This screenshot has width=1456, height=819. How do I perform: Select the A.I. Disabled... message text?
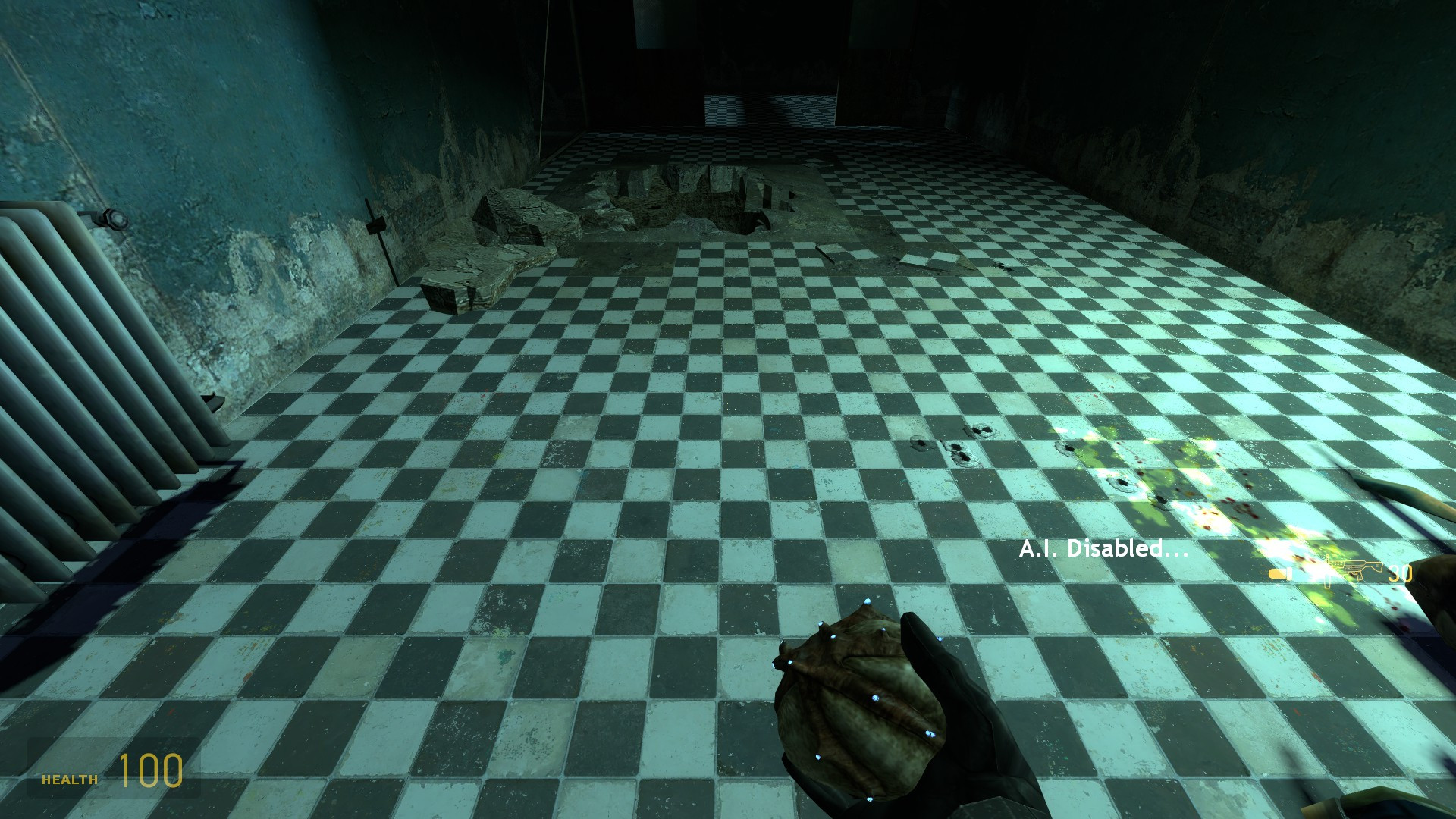pos(1103,549)
